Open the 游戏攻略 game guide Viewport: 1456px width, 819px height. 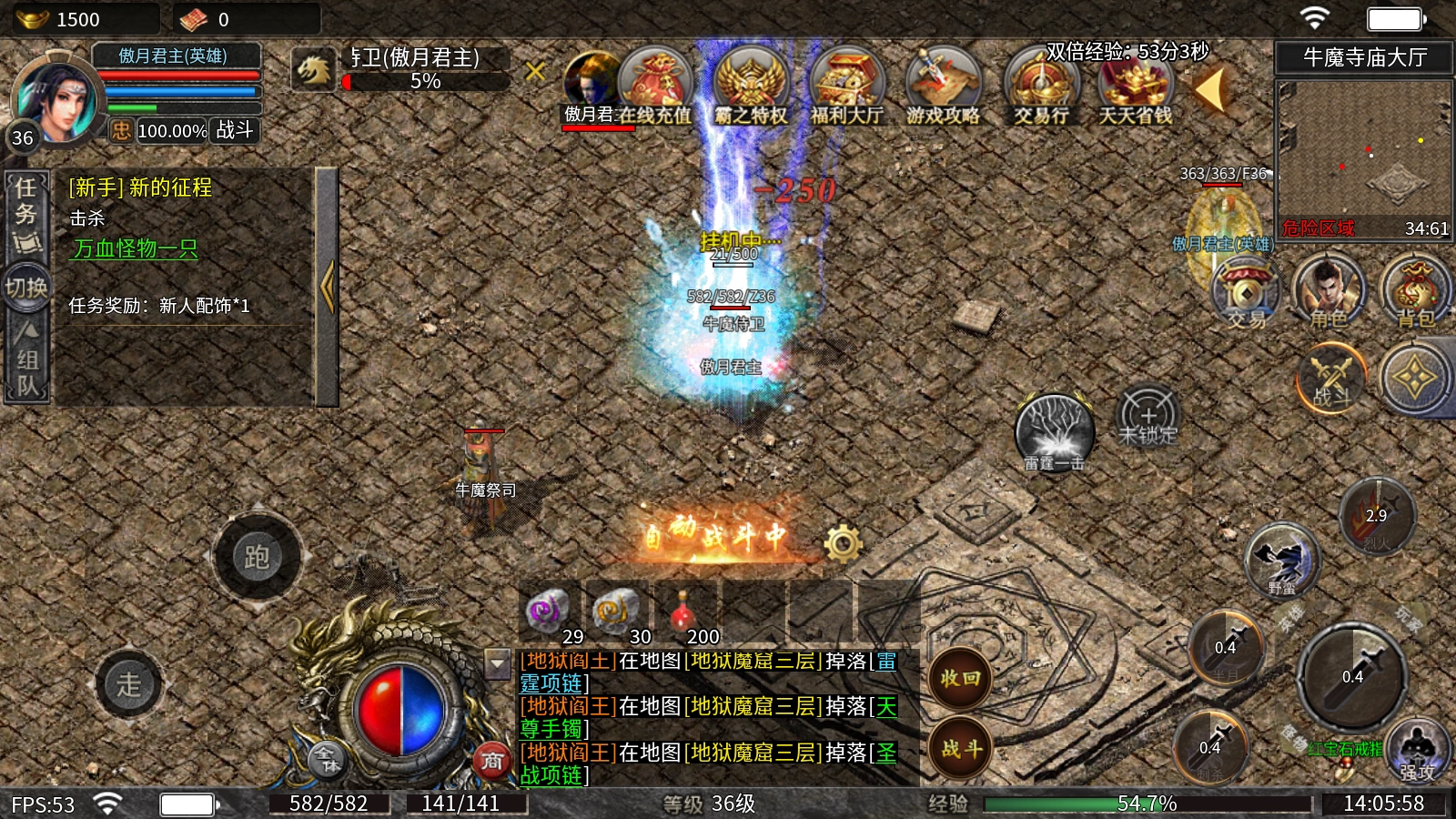point(943,86)
